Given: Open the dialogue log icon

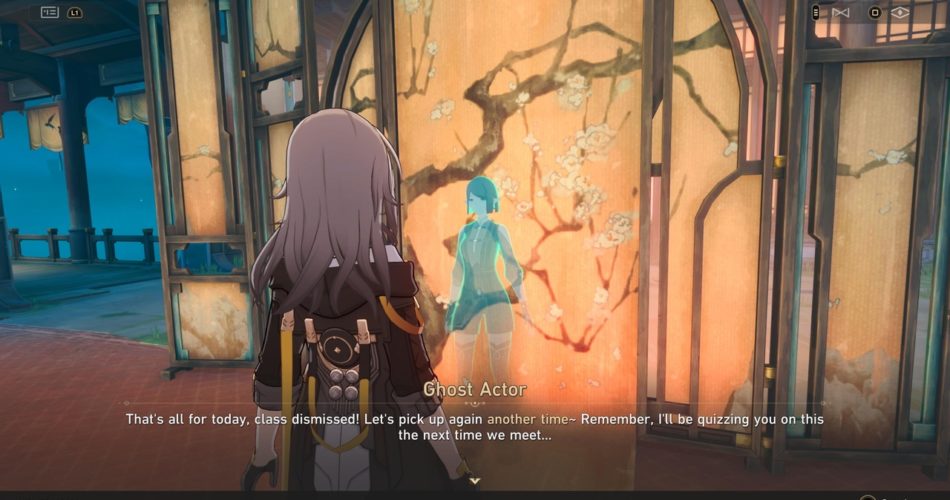Looking at the screenshot, I should (49, 13).
